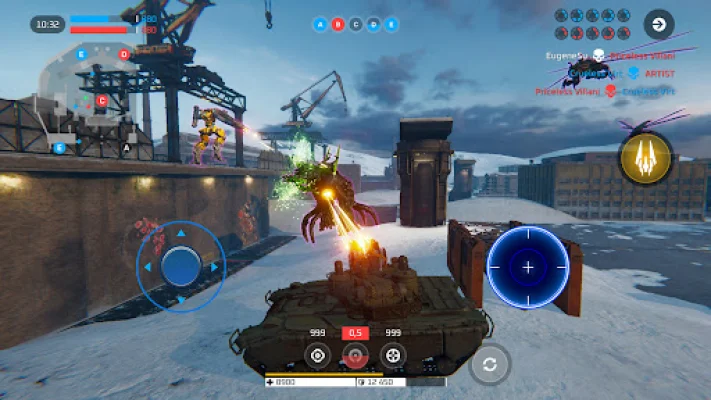This screenshot has height=400, width=711.
Task: Select the left weapon slot icon
Action: pos(317,354)
